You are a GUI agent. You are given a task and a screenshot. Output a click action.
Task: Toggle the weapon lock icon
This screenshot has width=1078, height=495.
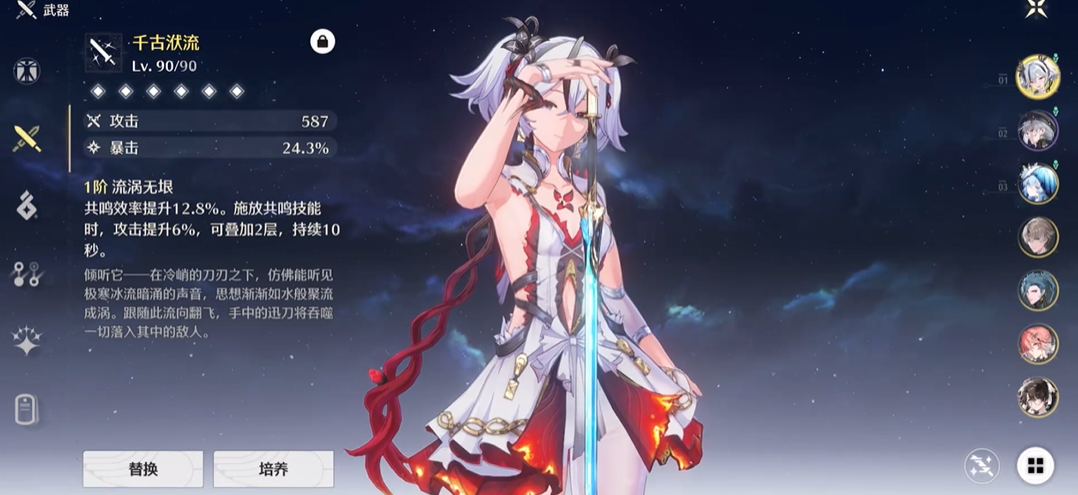coord(322,41)
